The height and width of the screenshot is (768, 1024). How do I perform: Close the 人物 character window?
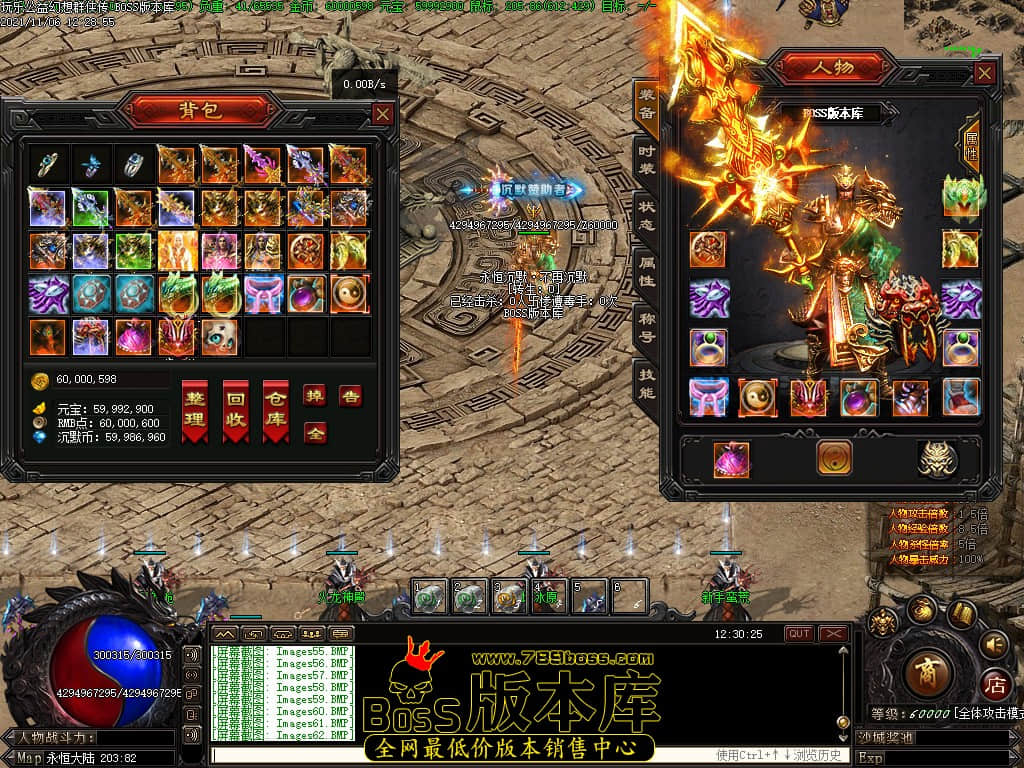985,73
